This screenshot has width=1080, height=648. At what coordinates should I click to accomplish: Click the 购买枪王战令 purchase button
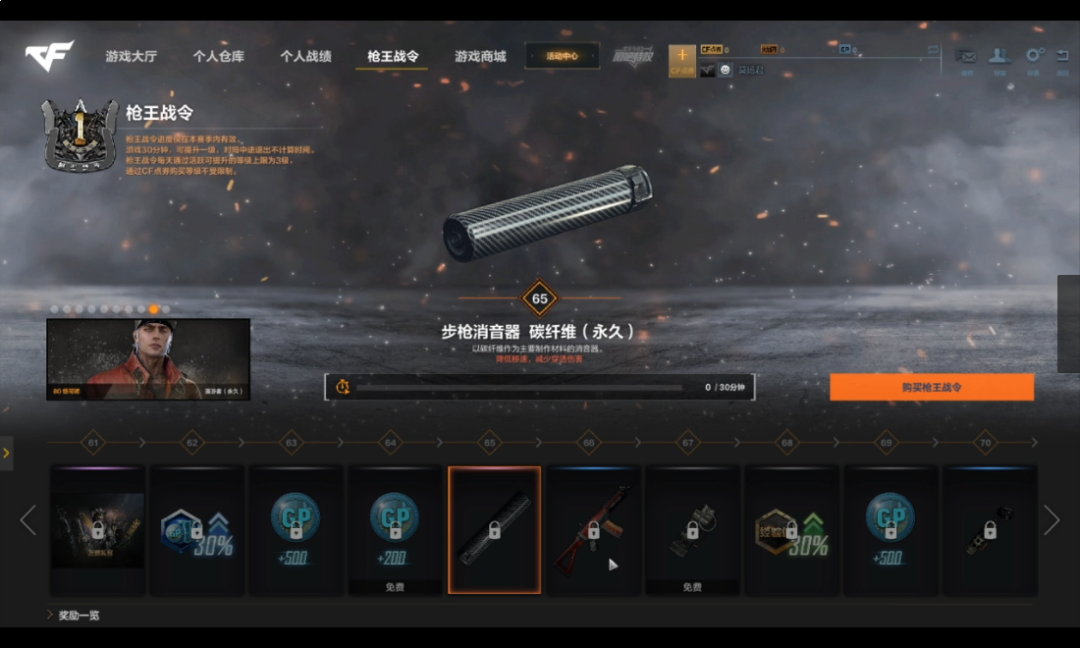931,387
